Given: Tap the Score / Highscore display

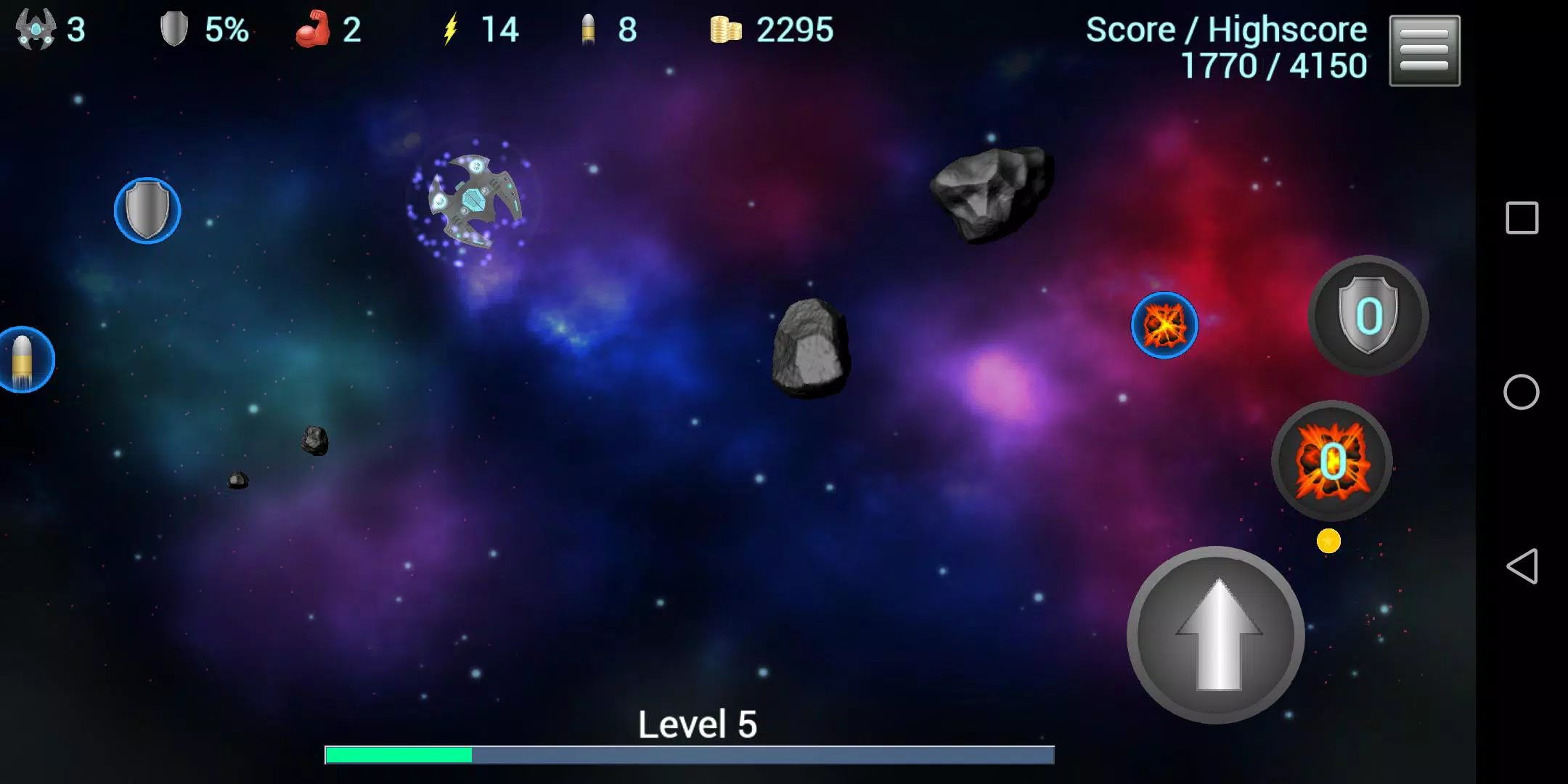Looking at the screenshot, I should (x=1225, y=45).
